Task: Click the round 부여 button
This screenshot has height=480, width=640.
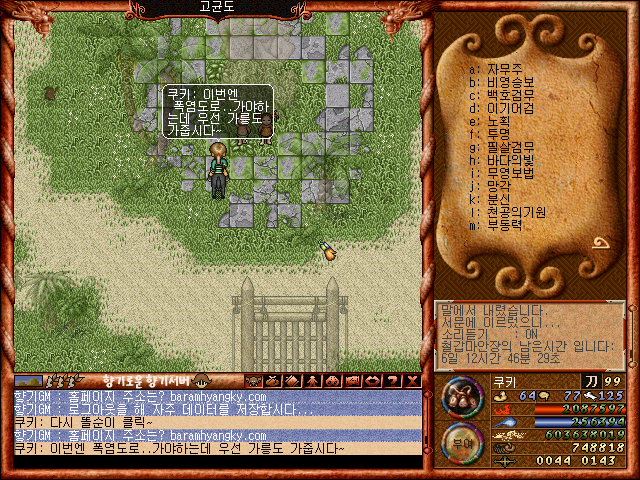Action: tap(459, 439)
